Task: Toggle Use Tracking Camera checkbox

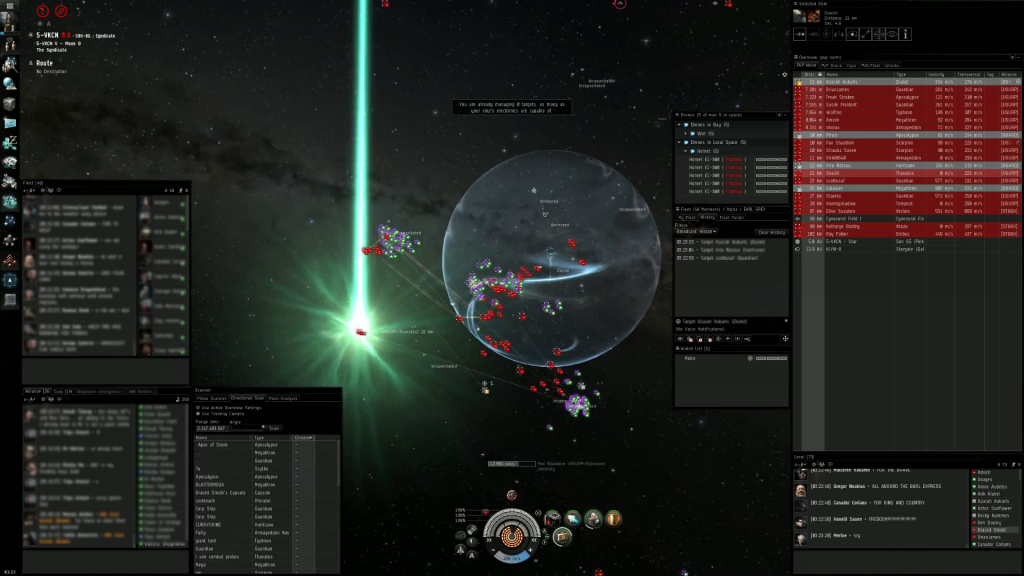Action: click(x=197, y=413)
